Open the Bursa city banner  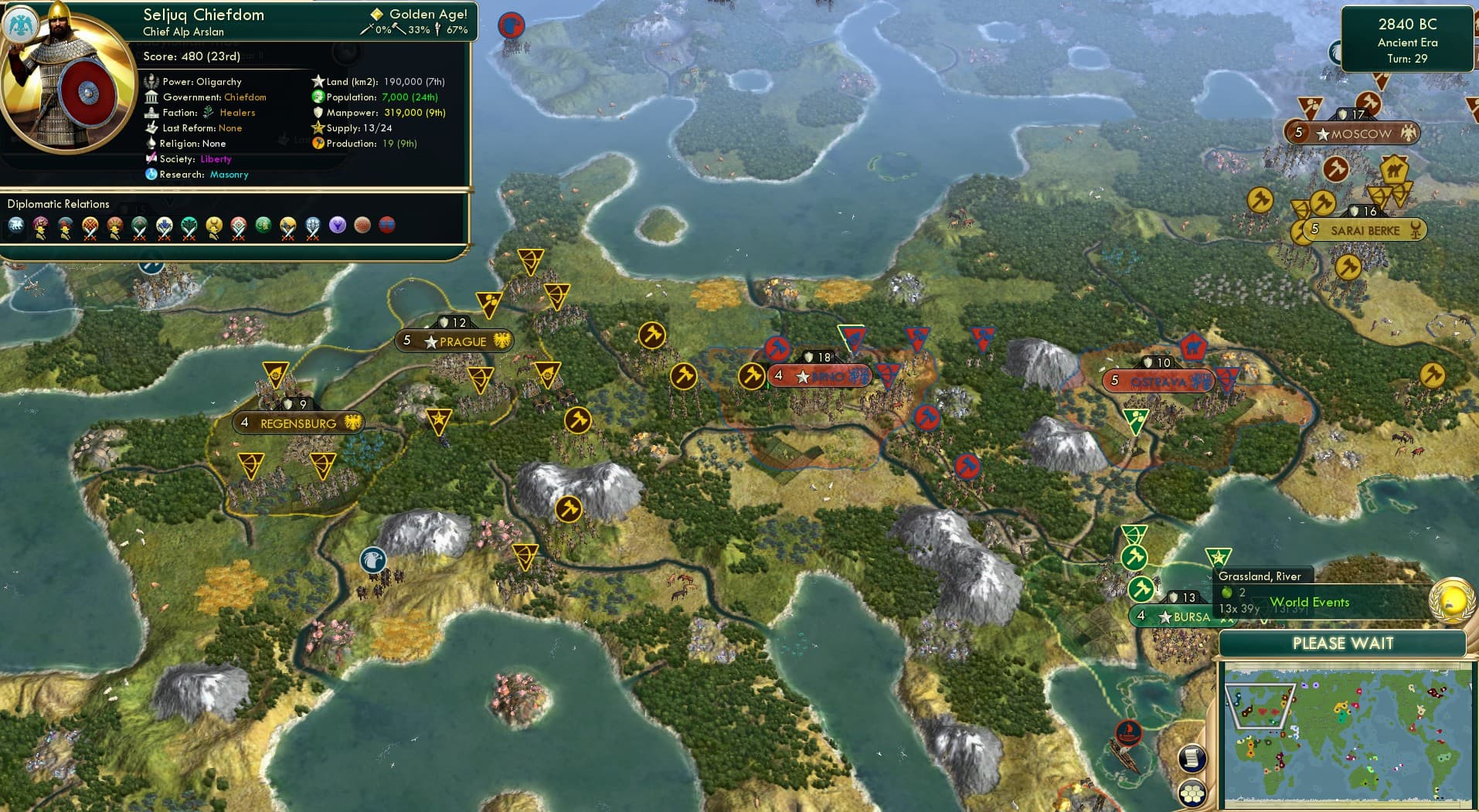coord(1175,617)
